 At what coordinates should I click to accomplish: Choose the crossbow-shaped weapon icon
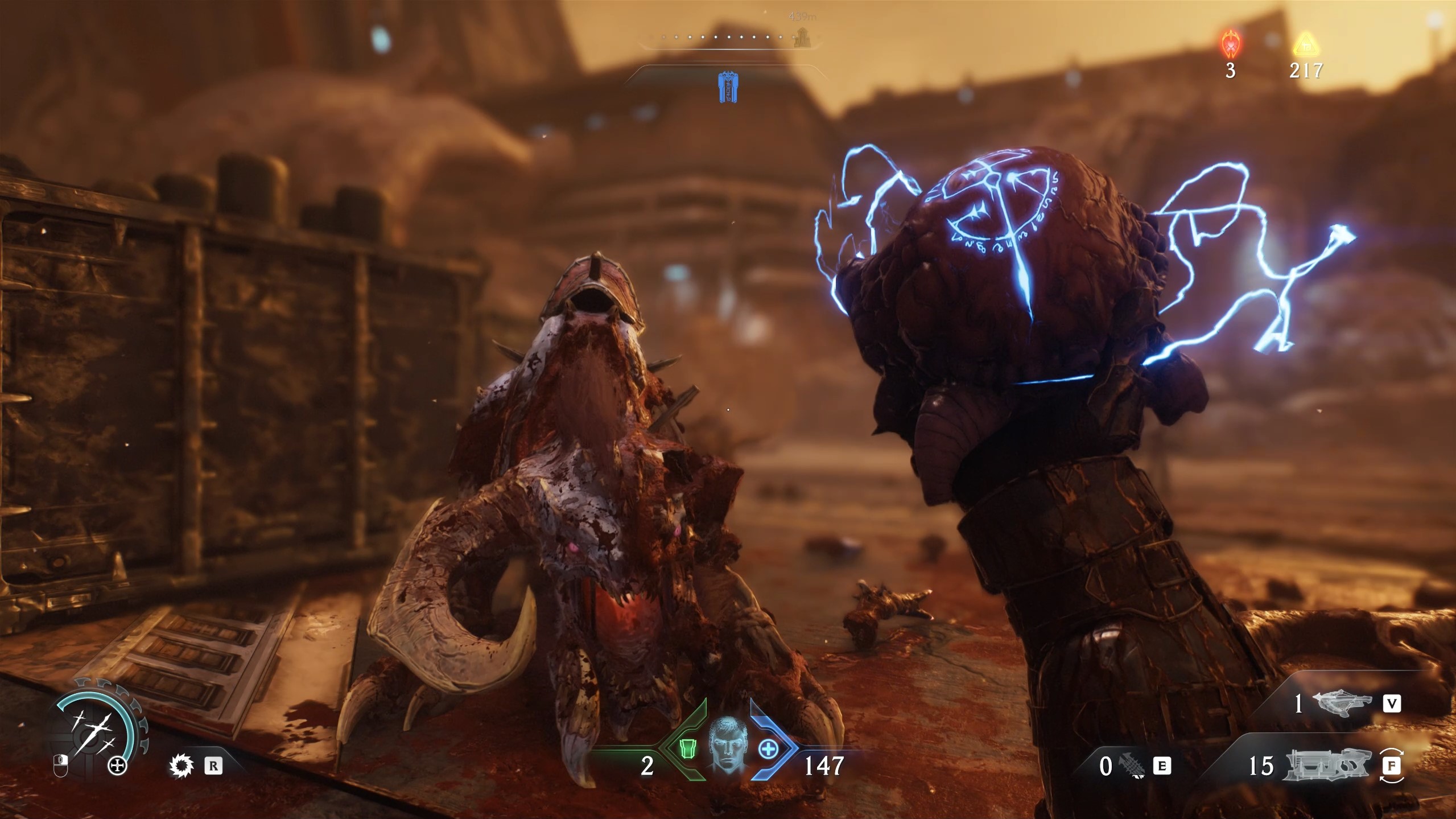pos(1342,705)
